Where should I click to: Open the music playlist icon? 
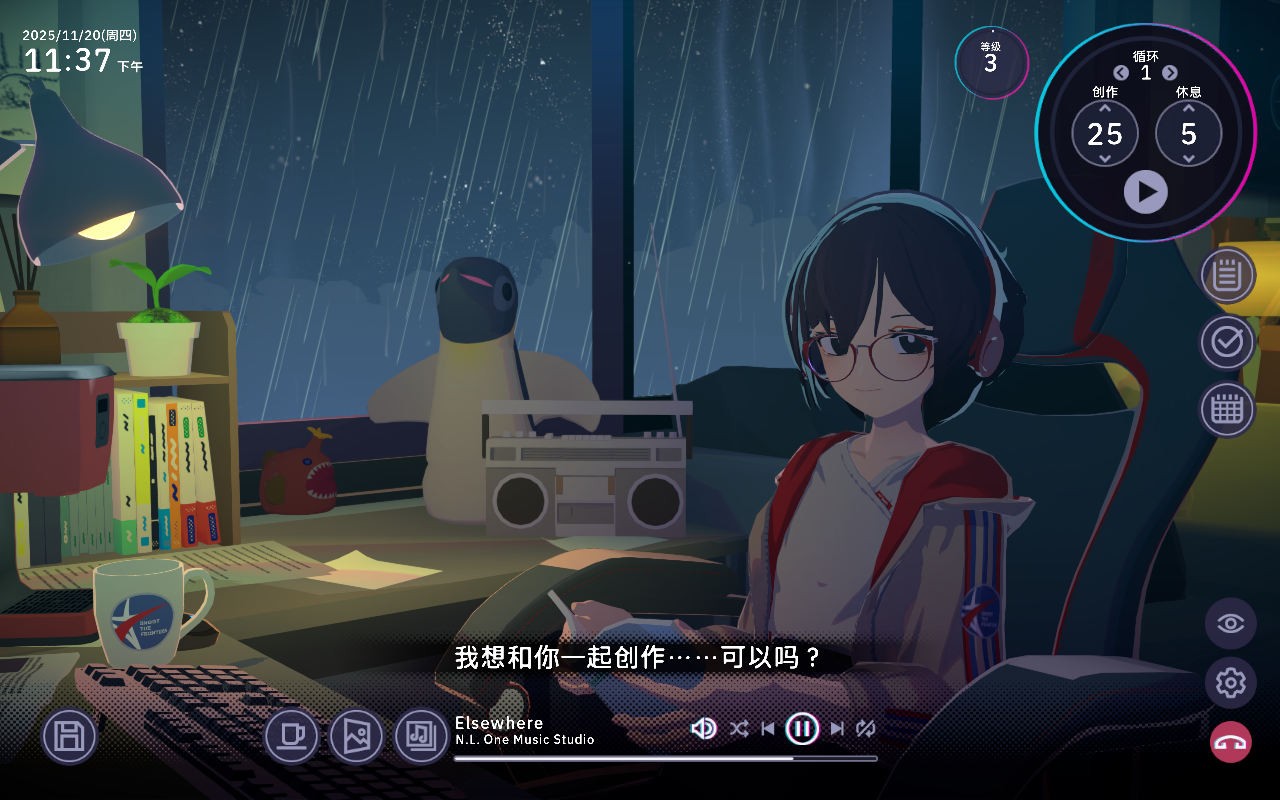coord(421,737)
